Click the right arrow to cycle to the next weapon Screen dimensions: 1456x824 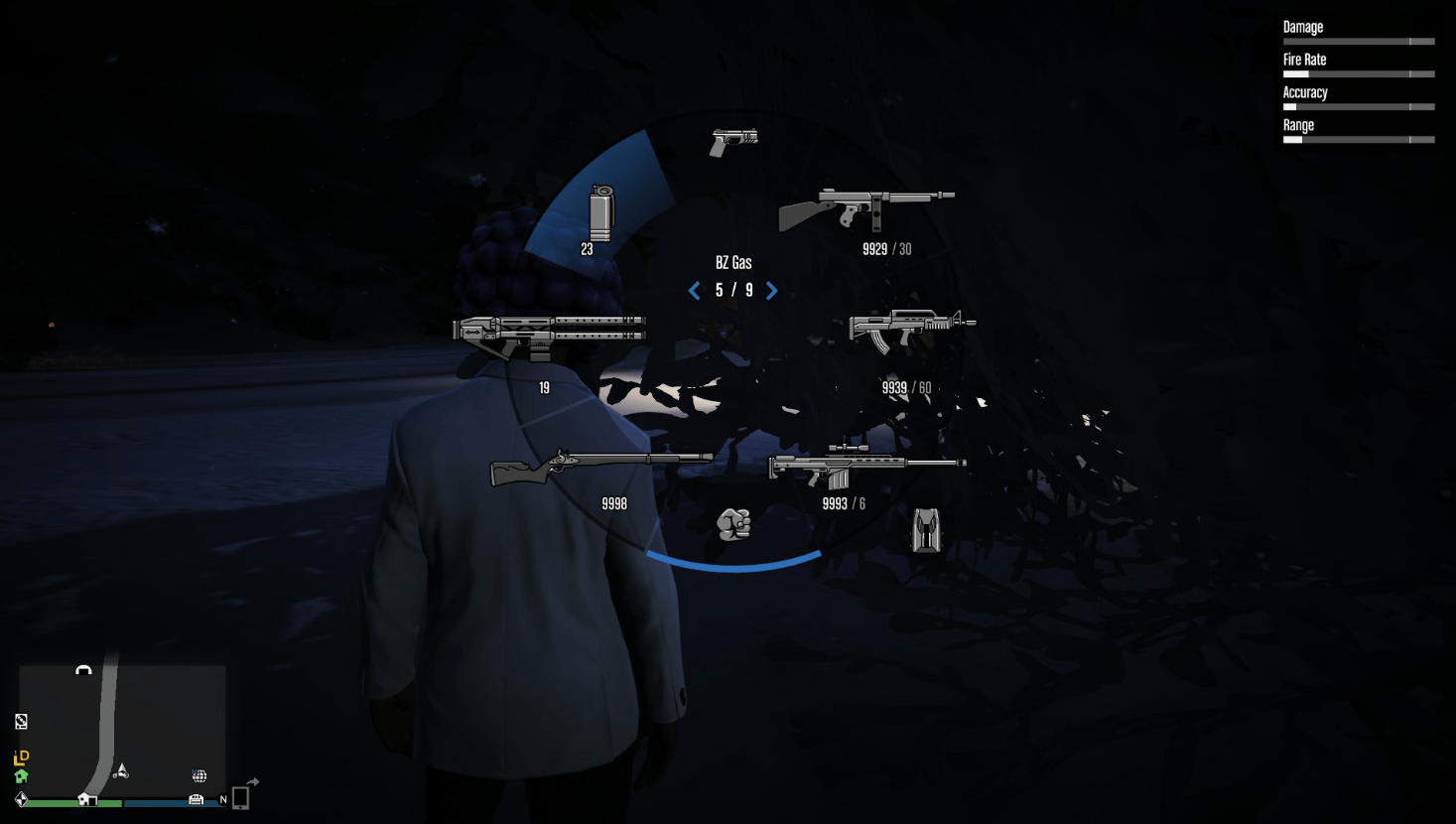tap(772, 291)
